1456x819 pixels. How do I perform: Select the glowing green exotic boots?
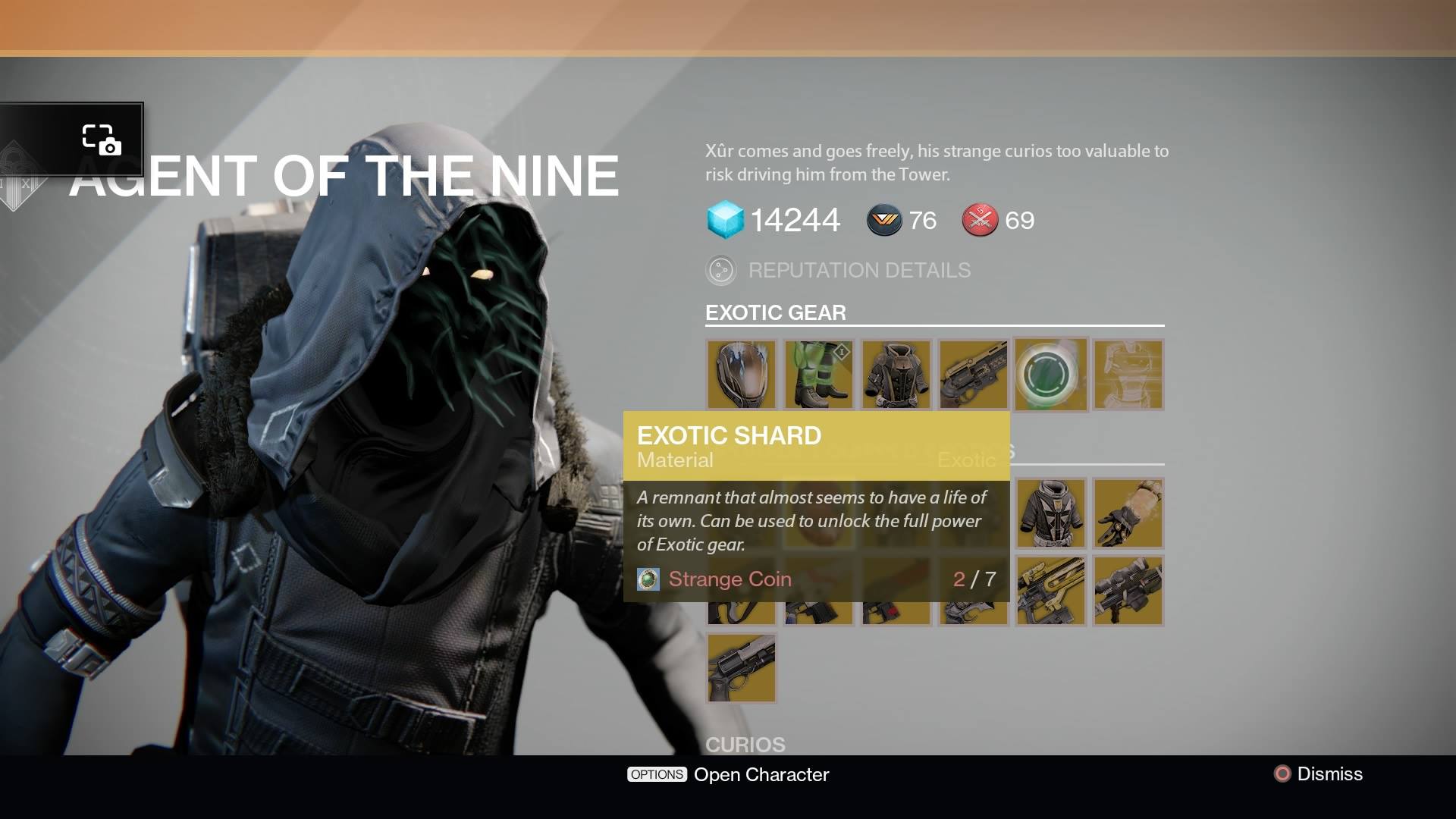point(819,375)
